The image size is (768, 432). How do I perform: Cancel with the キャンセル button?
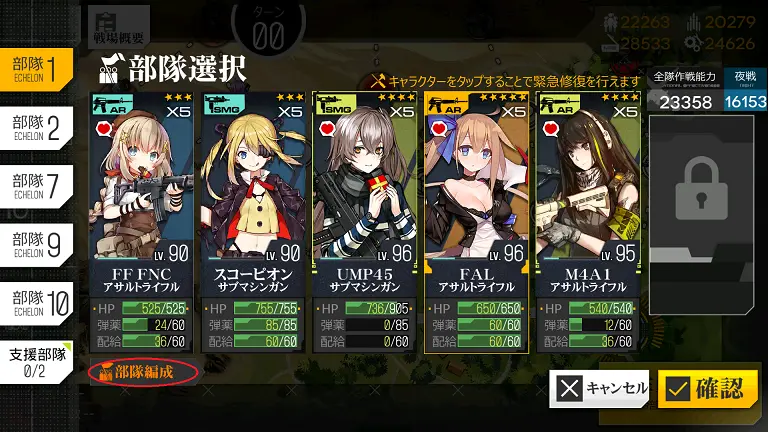click(x=599, y=389)
